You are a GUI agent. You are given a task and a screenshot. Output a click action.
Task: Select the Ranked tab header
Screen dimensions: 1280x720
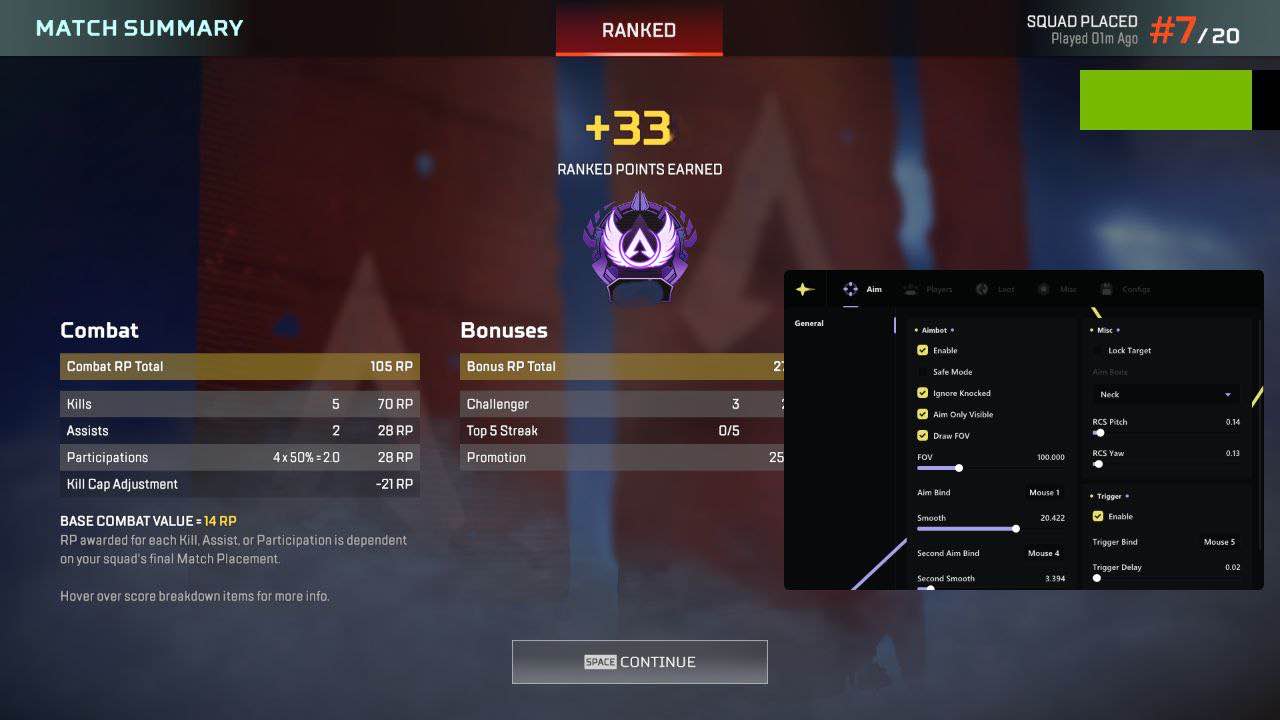639,31
